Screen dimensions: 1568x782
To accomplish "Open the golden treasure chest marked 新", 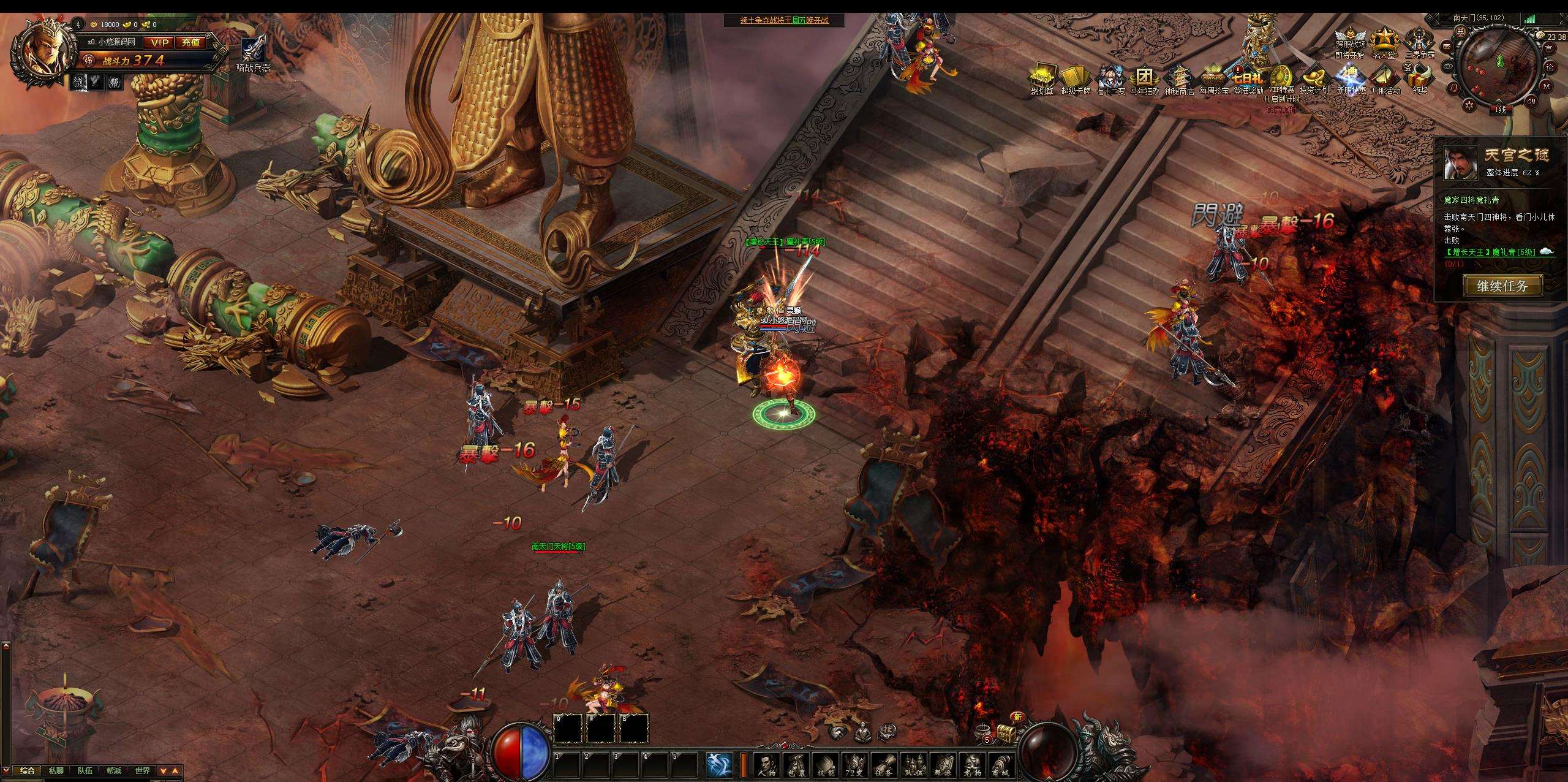I will pyautogui.click(x=1005, y=732).
